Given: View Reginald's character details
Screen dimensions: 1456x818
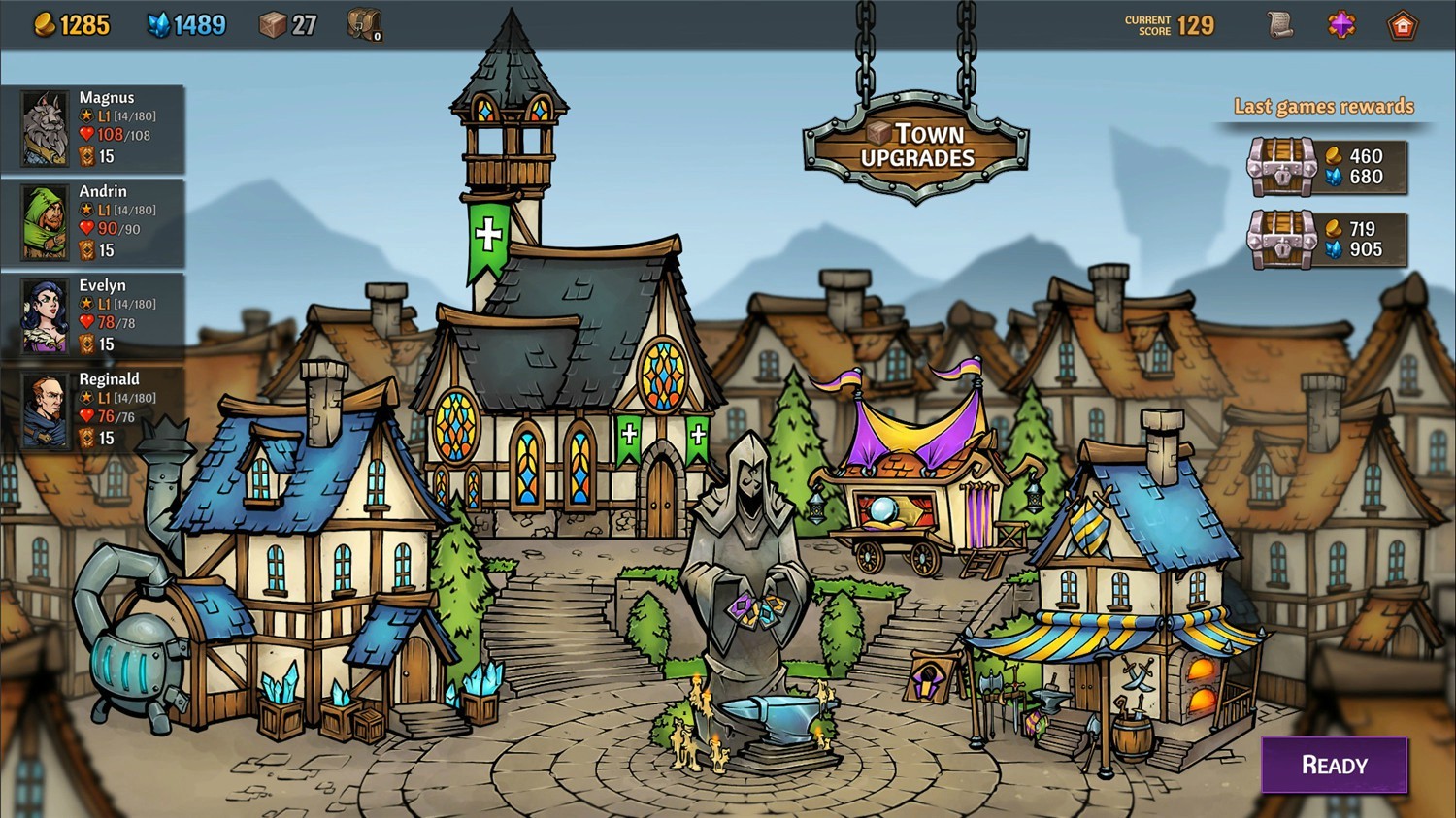Looking at the screenshot, I should coord(93,410).
